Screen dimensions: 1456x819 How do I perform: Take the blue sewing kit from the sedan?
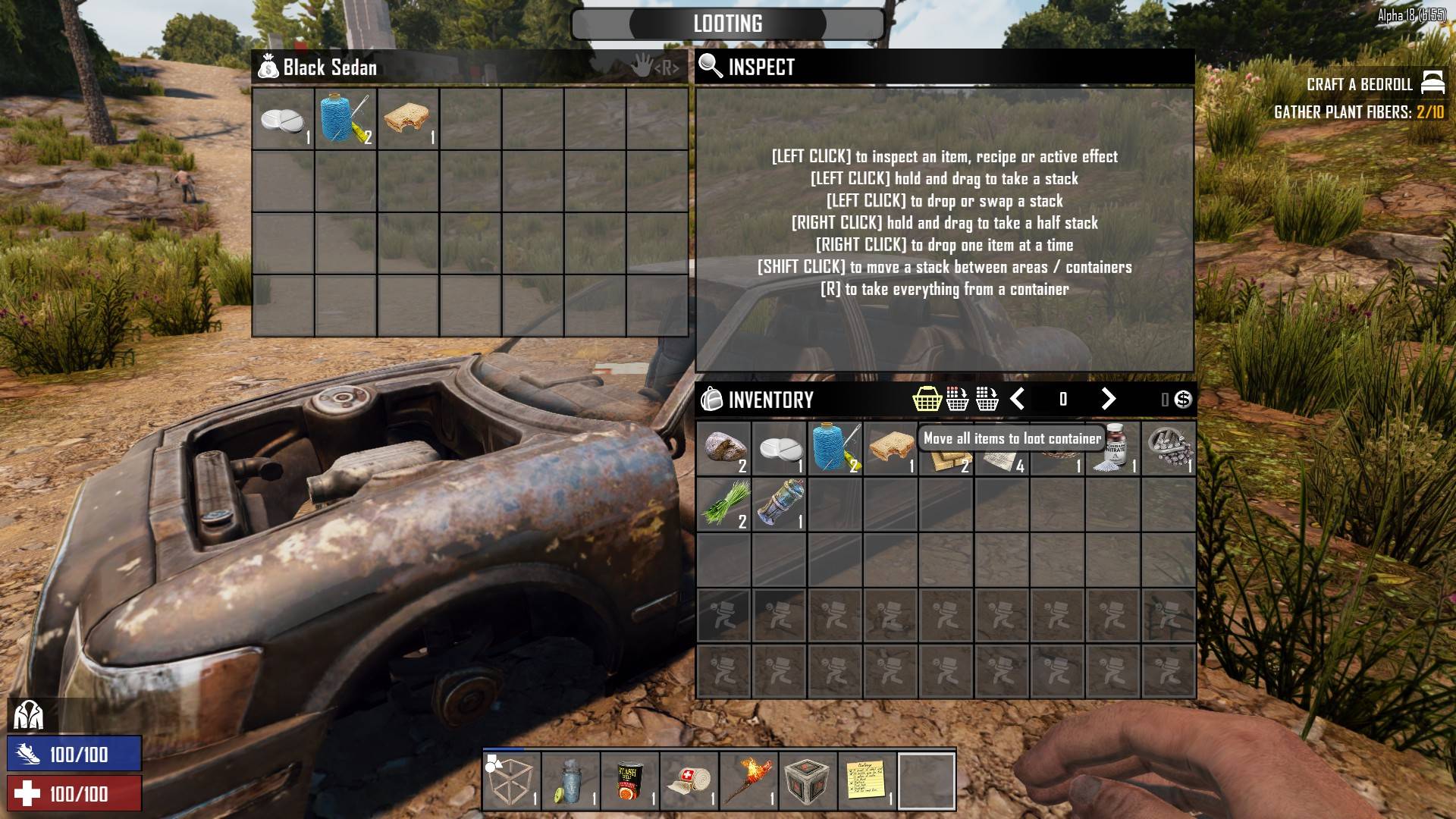click(346, 120)
